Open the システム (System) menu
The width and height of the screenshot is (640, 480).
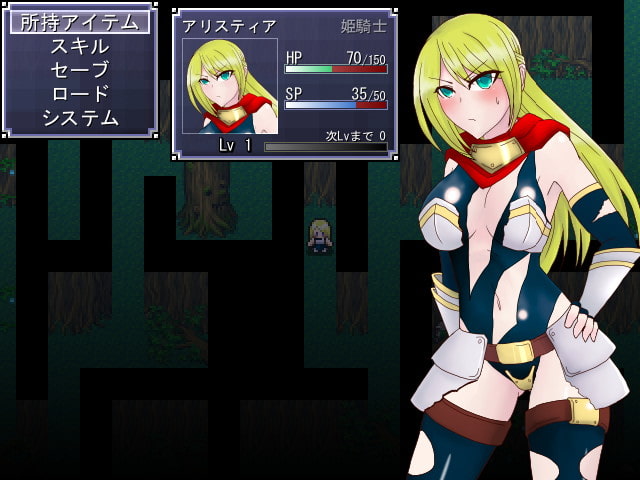80,118
